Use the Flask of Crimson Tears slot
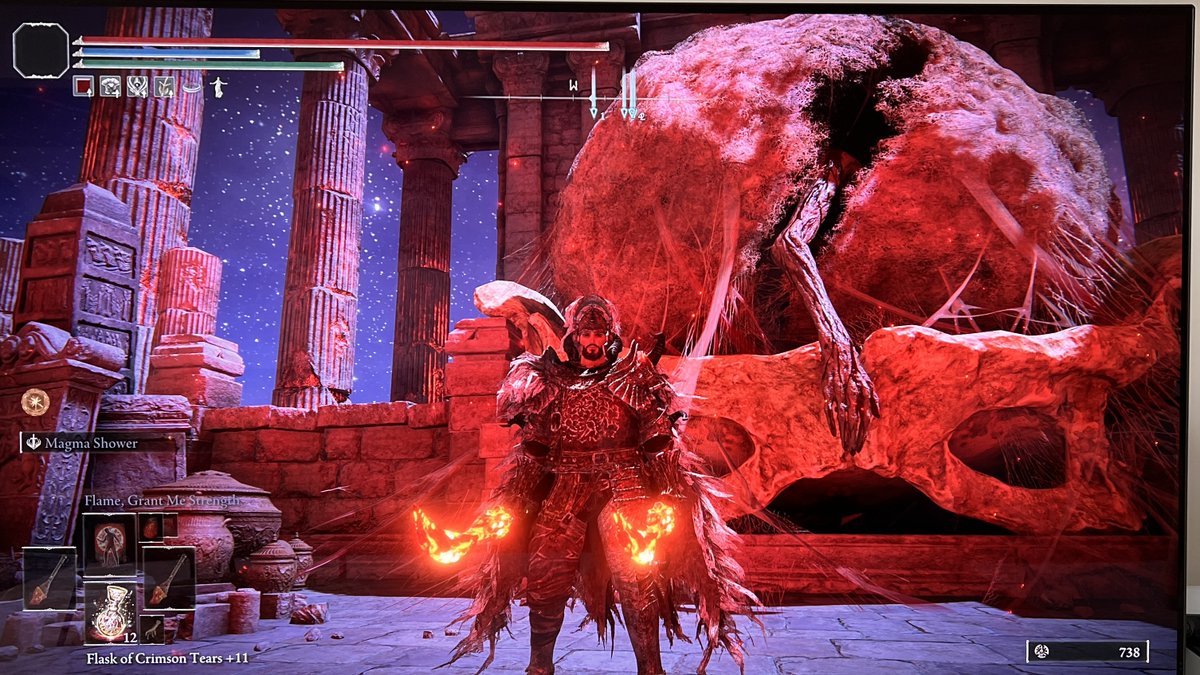1200x675 pixels. click(109, 612)
